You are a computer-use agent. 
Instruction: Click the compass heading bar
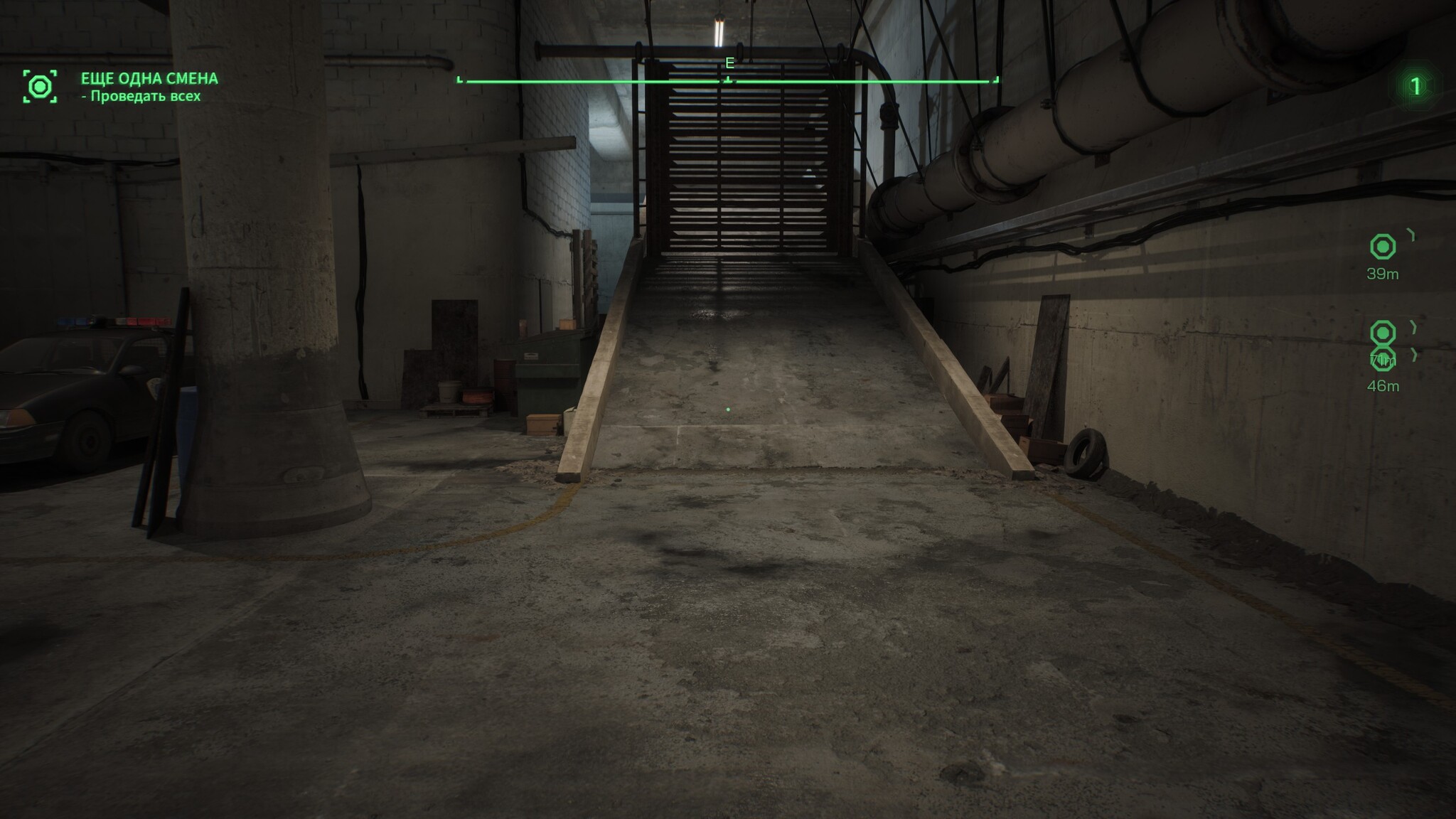point(728,81)
